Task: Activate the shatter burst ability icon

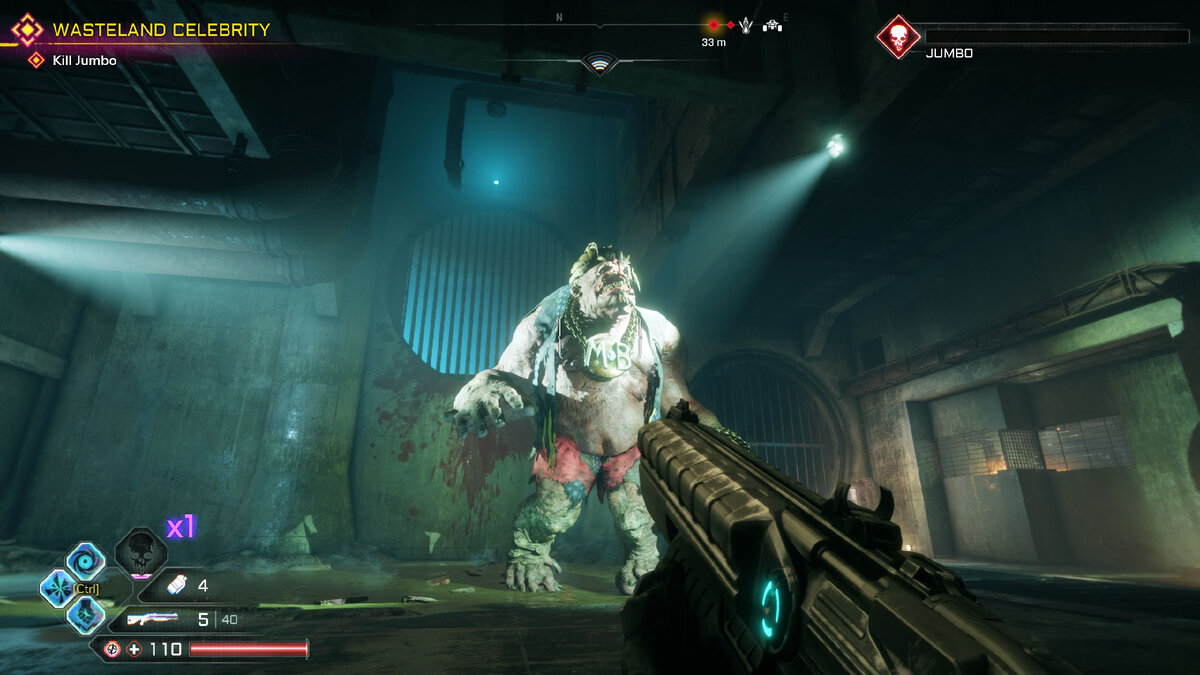Action: [58, 588]
